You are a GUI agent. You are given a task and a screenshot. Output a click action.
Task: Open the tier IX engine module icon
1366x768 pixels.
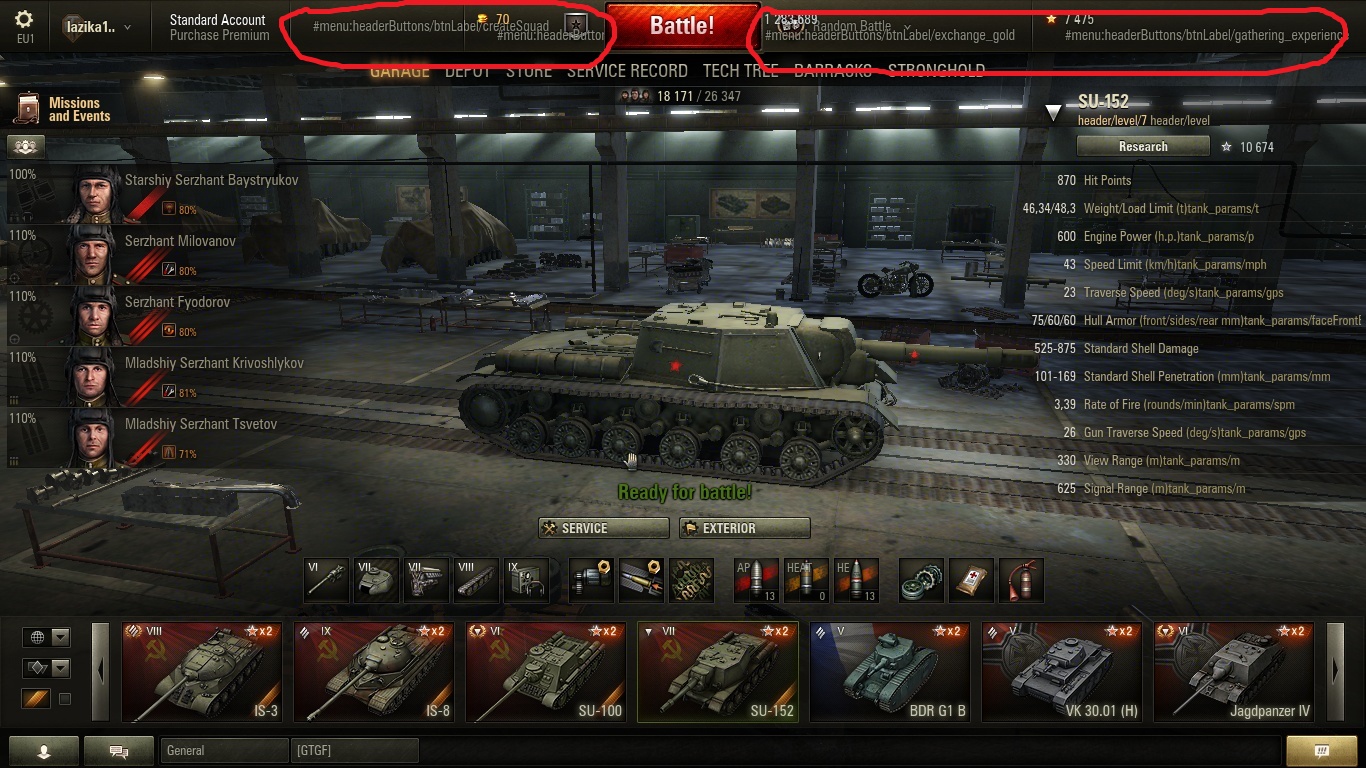526,580
